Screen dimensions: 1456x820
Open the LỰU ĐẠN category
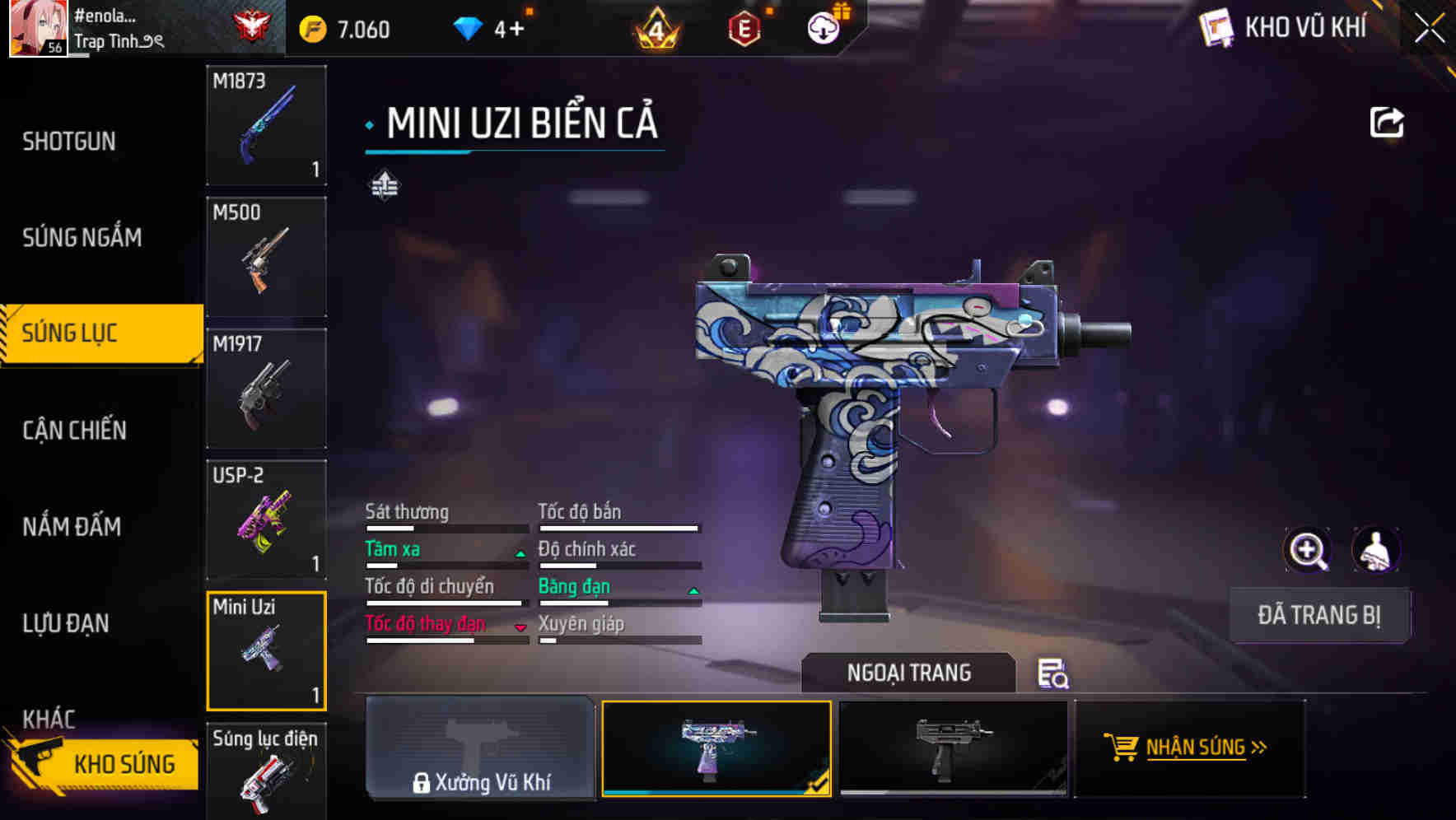point(66,623)
